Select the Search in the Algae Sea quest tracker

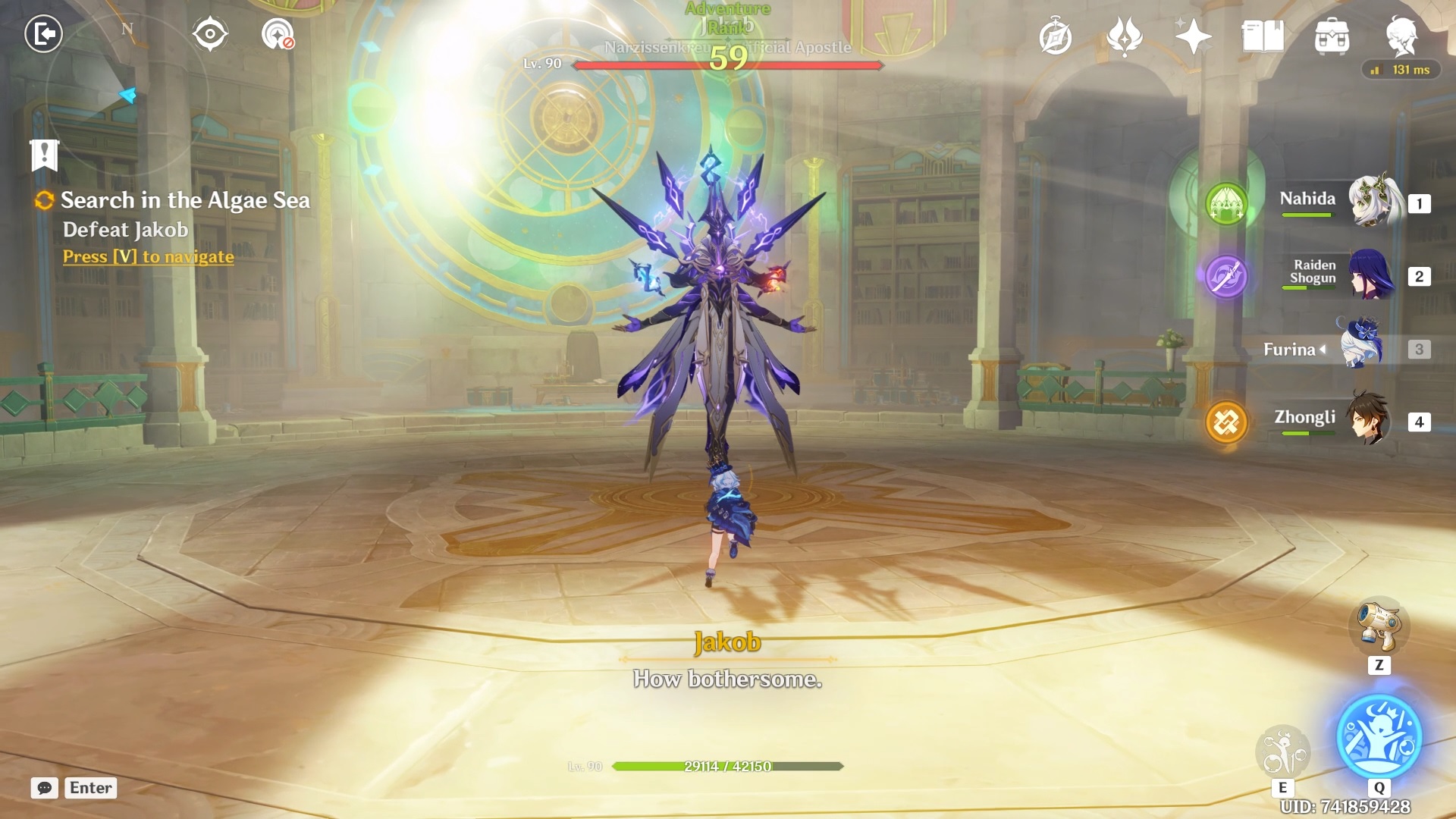(x=185, y=200)
